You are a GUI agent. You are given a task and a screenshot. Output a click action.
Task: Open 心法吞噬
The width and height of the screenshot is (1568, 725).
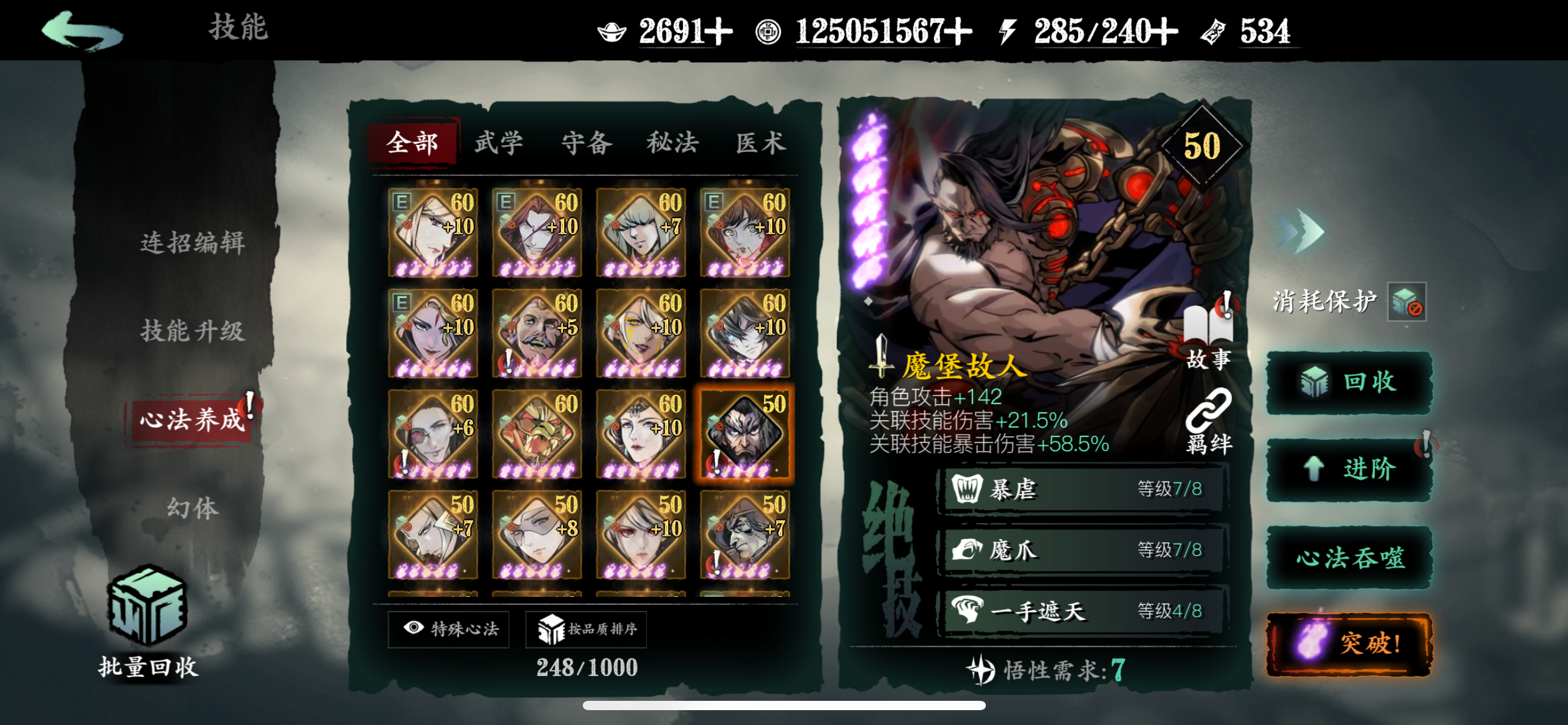coord(1349,558)
